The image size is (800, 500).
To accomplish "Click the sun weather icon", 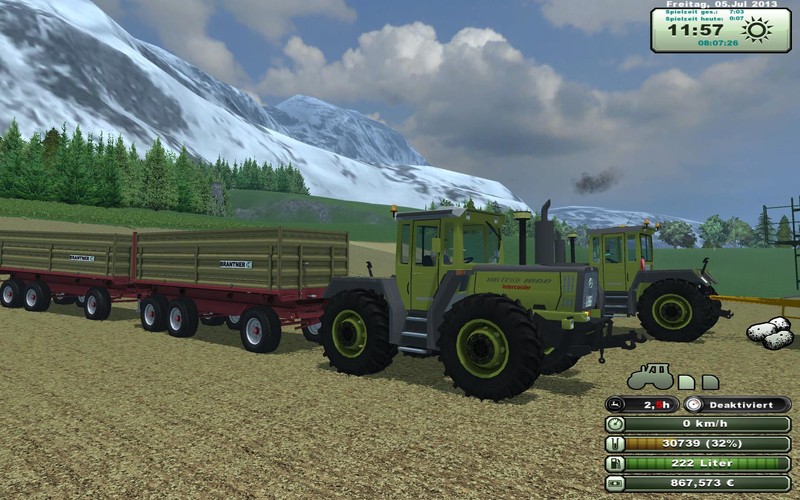I will (757, 29).
